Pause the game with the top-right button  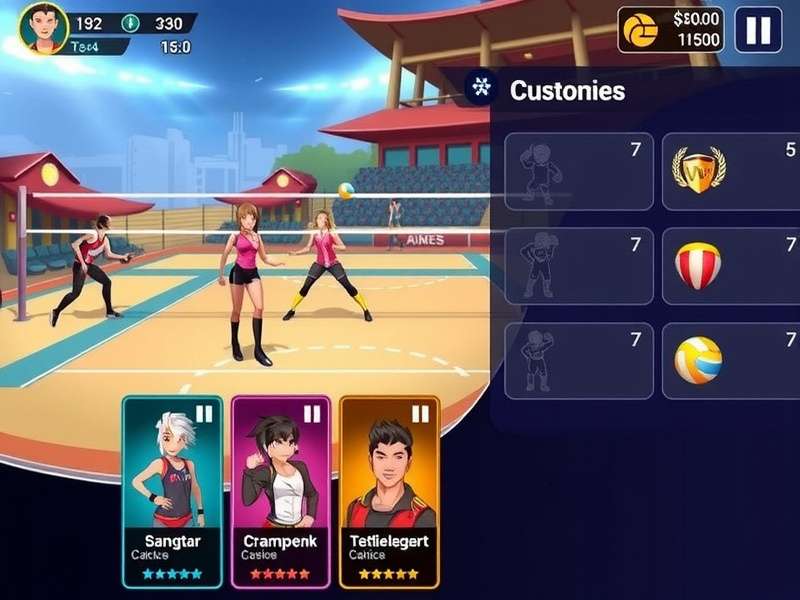pos(758,30)
